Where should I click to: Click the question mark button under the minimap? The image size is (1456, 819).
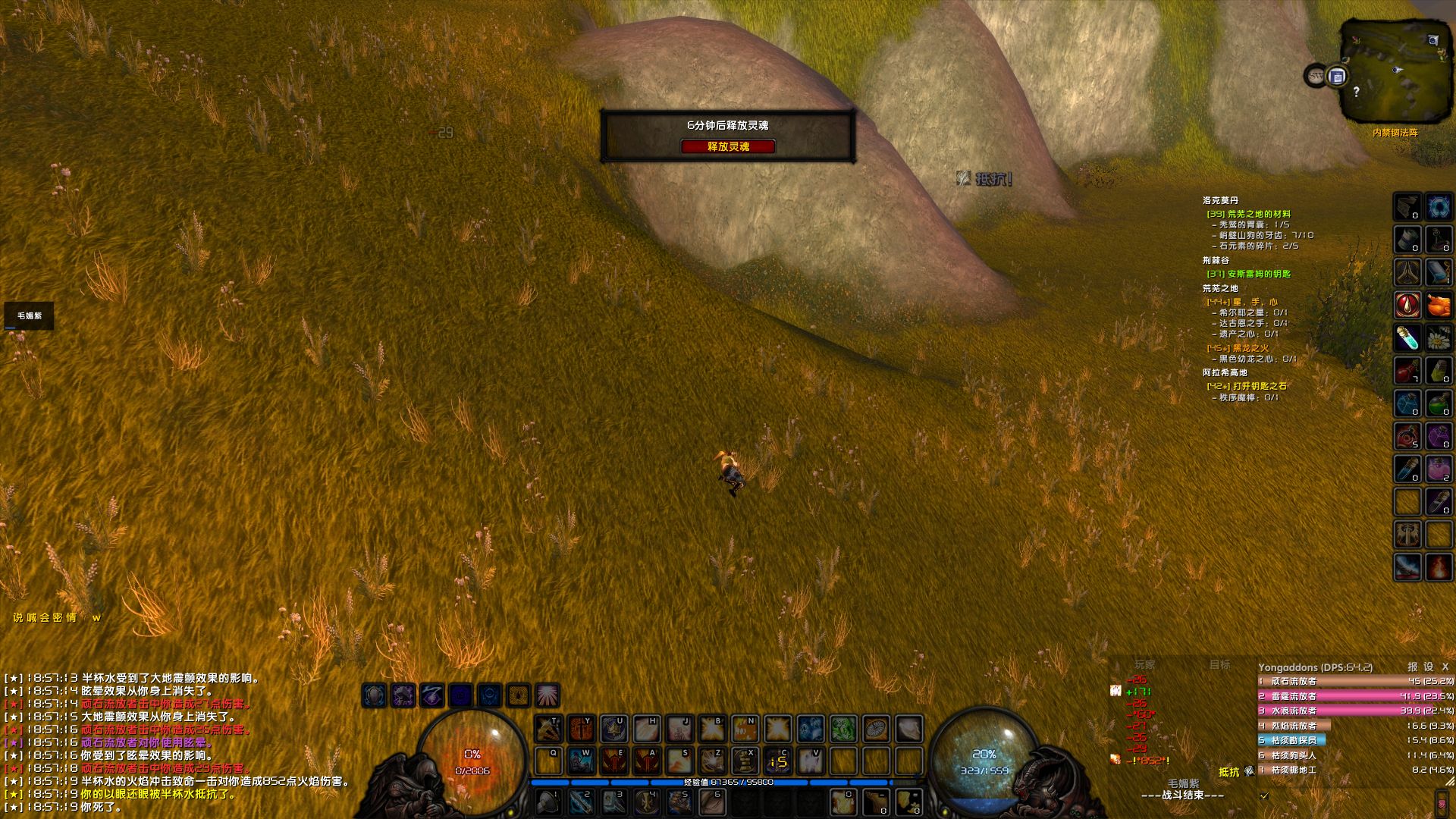tap(1356, 93)
